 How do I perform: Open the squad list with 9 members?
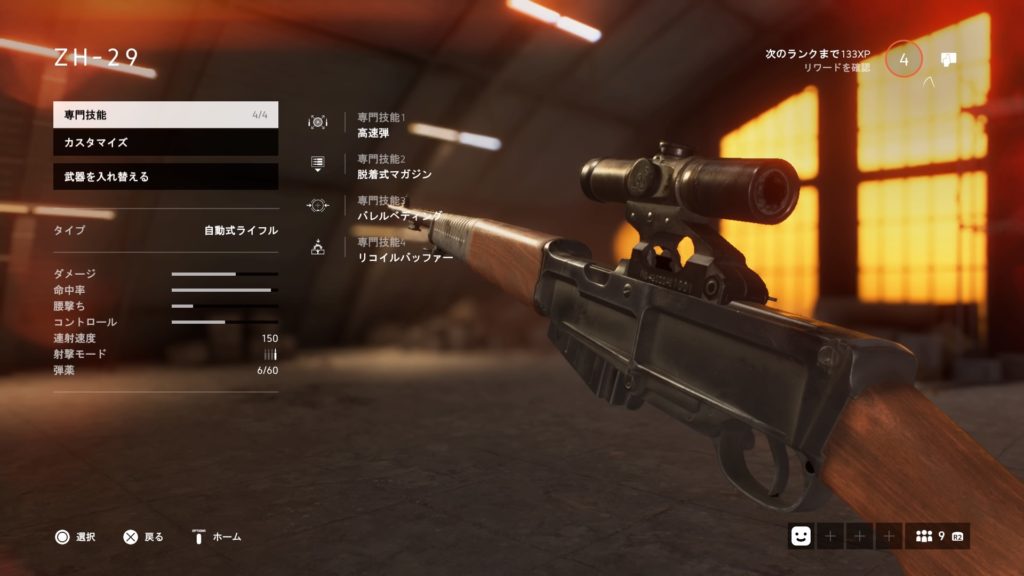[x=938, y=537]
